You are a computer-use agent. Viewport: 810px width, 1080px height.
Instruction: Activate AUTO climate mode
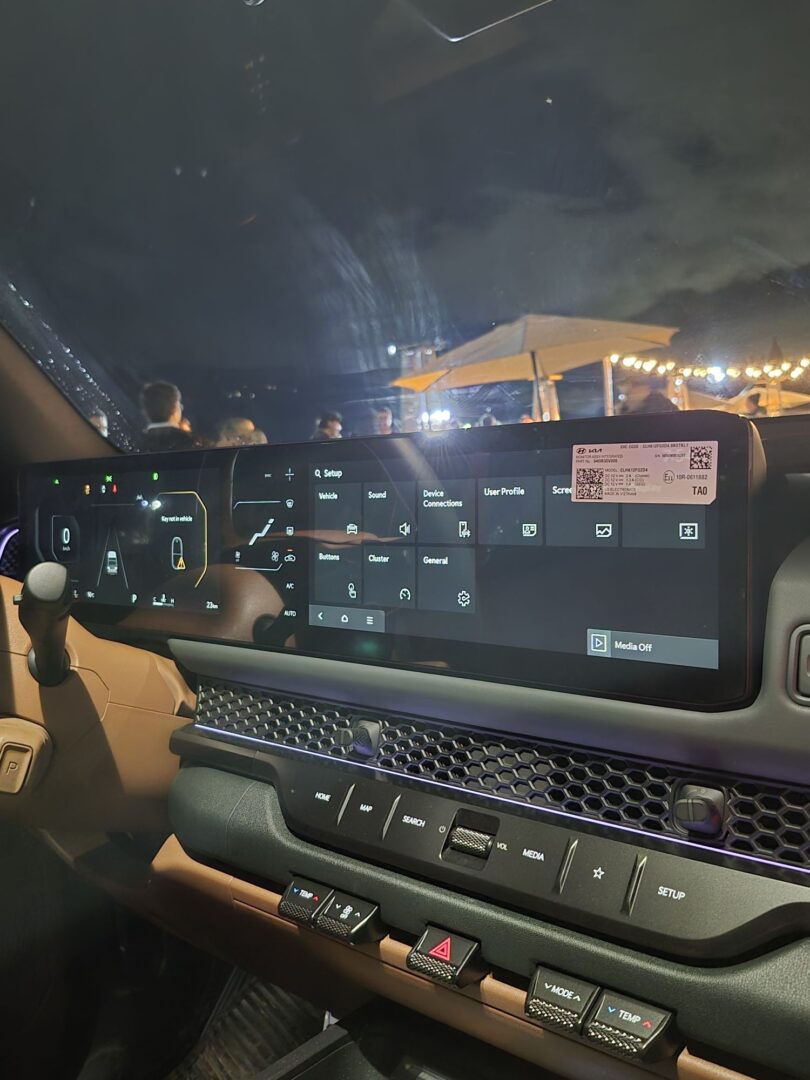coord(290,613)
